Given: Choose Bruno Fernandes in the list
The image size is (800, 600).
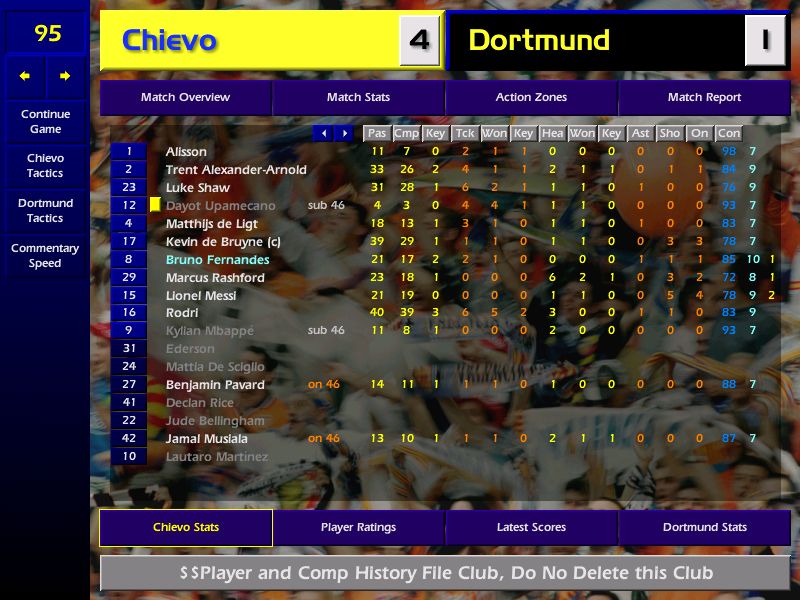Looking at the screenshot, I should tap(217, 260).
